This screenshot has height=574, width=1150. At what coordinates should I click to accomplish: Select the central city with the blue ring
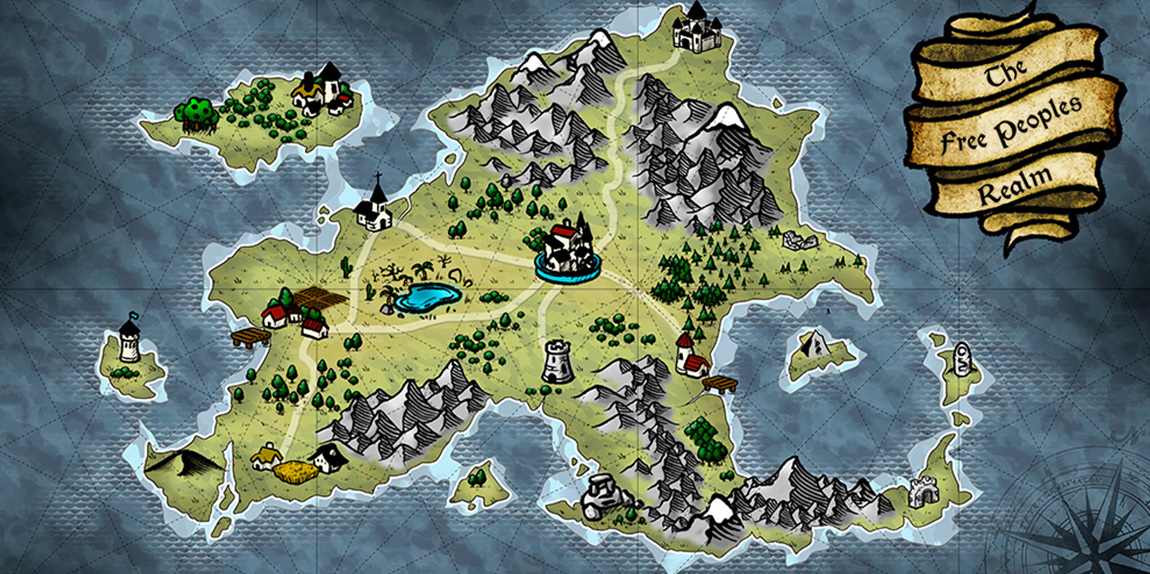[x=567, y=250]
